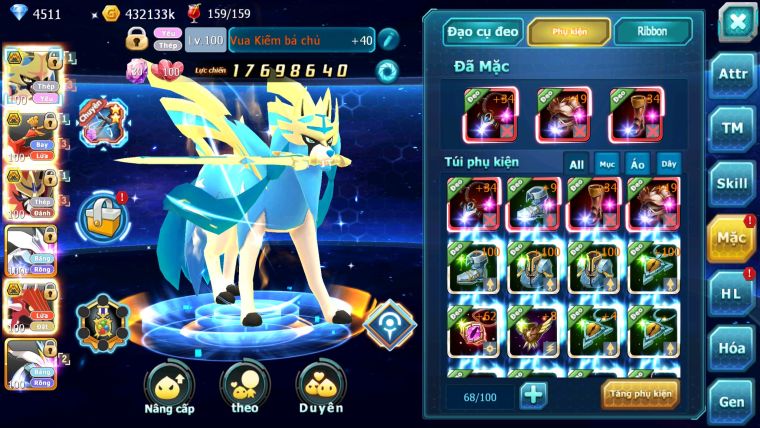The image size is (760, 428).
Task: Close the accessory panel with the X
Action: pos(737,21)
